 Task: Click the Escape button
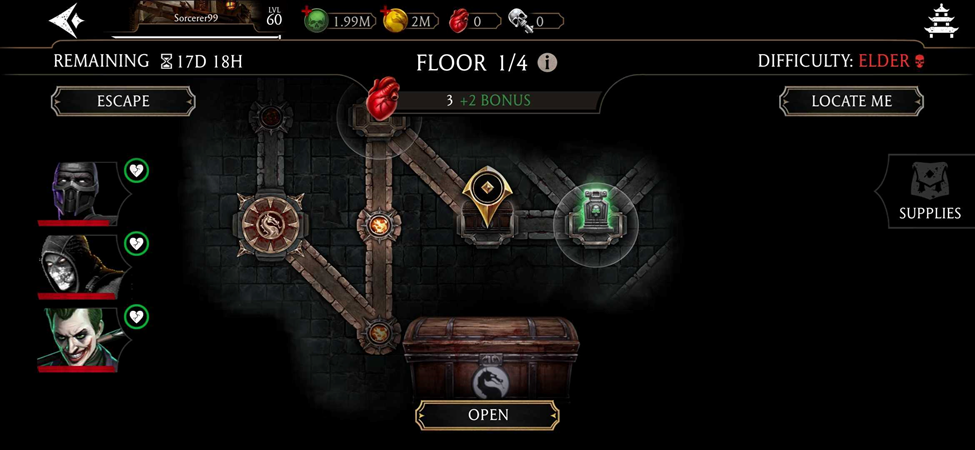click(123, 101)
